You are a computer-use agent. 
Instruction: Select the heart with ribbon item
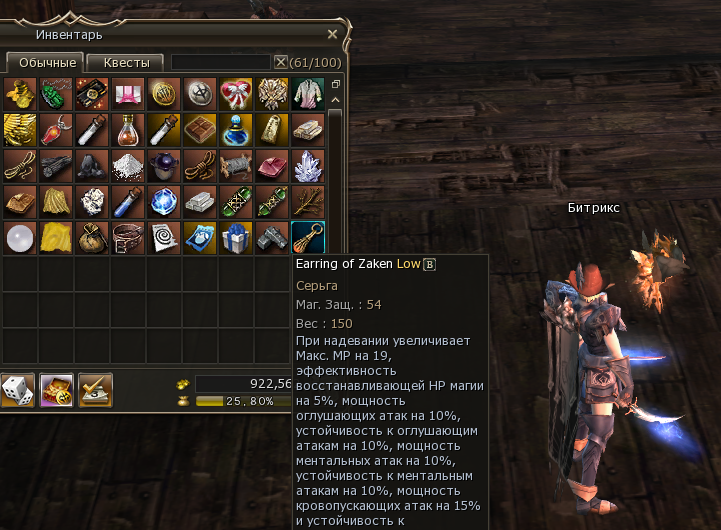[235, 93]
